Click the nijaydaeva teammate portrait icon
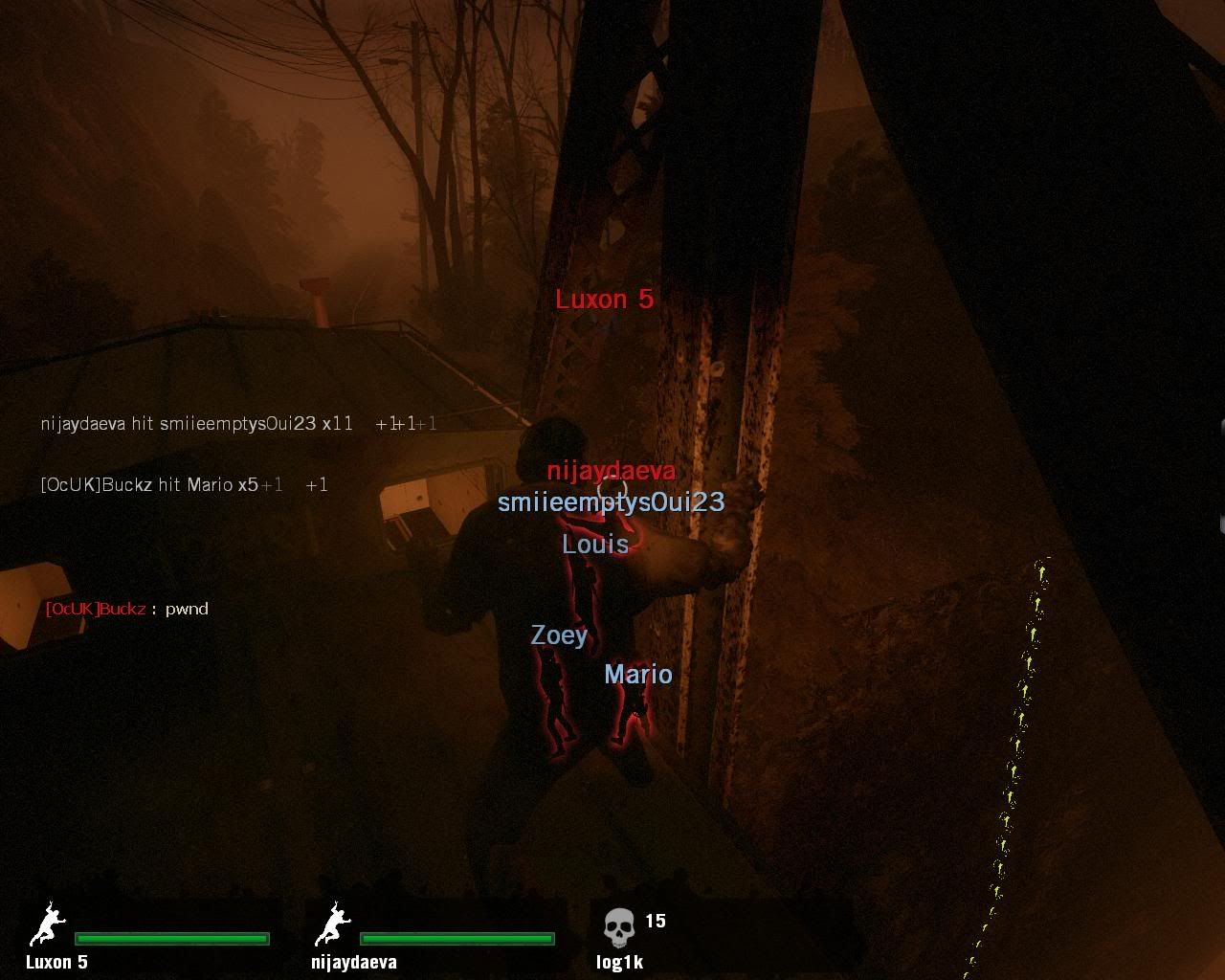Viewport: 1225px width, 980px height. click(x=332, y=925)
